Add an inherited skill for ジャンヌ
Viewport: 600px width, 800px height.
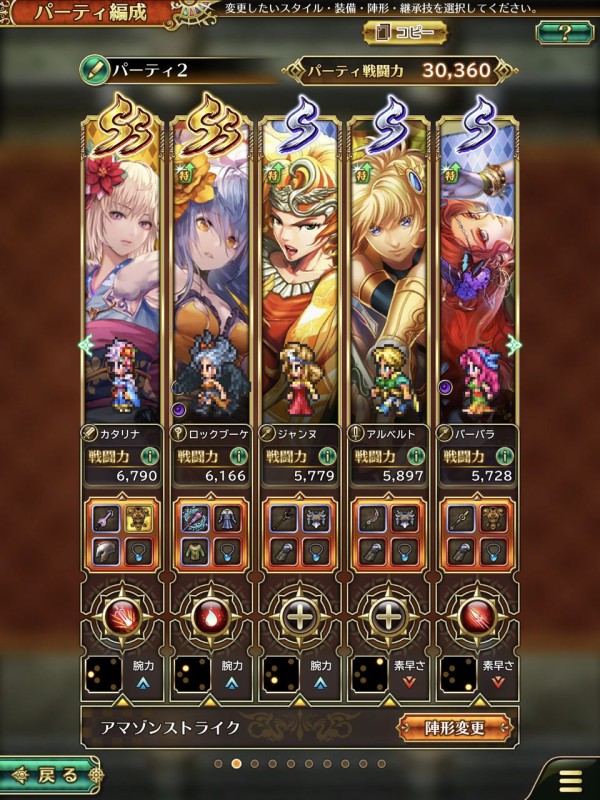pyautogui.click(x=300, y=615)
